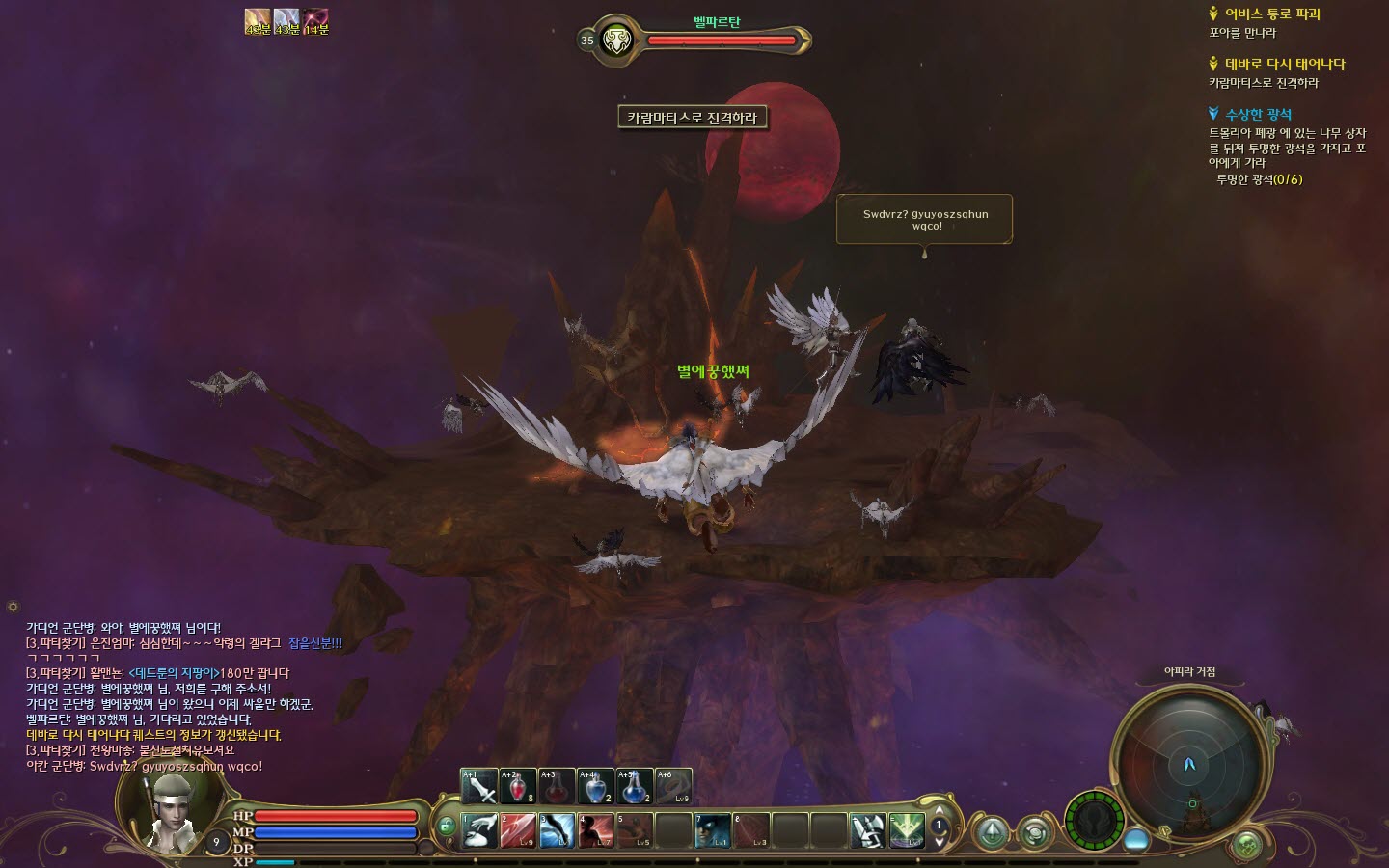Activate the green glowing burst skill
Image resolution: width=1389 pixels, height=868 pixels.
(x=907, y=830)
